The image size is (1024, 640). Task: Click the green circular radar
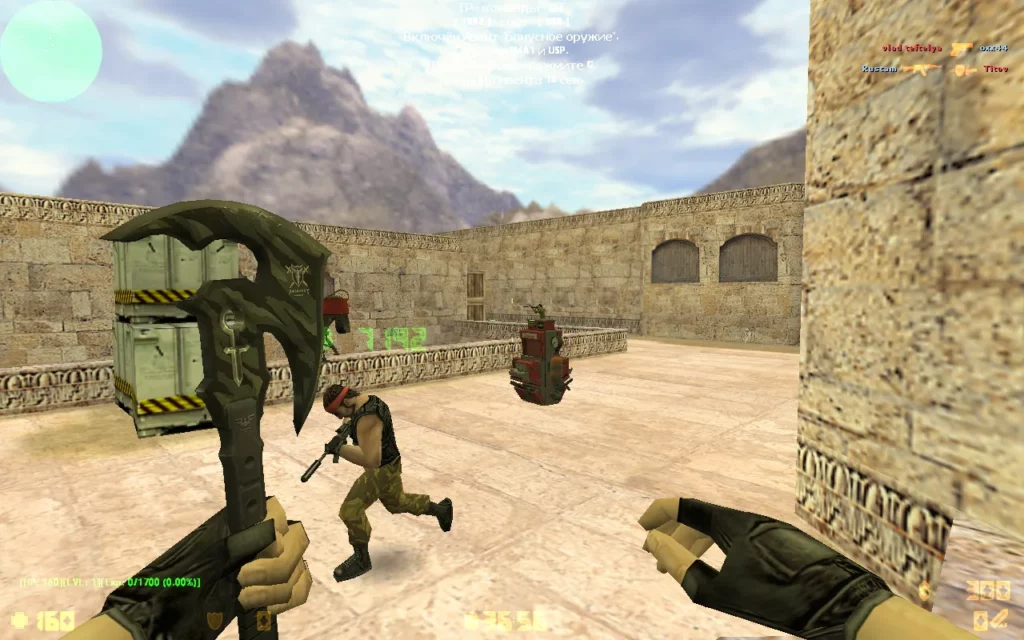coord(50,50)
